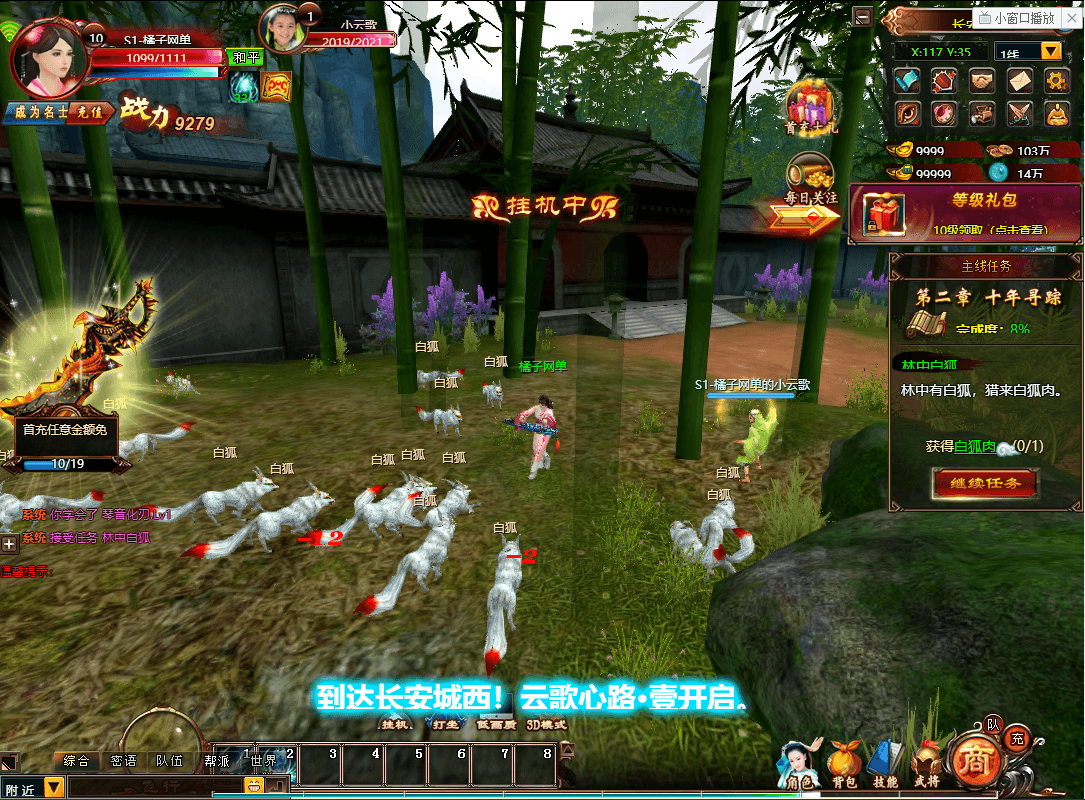Click the small 队 team button
This screenshot has width=1085, height=800.
(x=993, y=723)
